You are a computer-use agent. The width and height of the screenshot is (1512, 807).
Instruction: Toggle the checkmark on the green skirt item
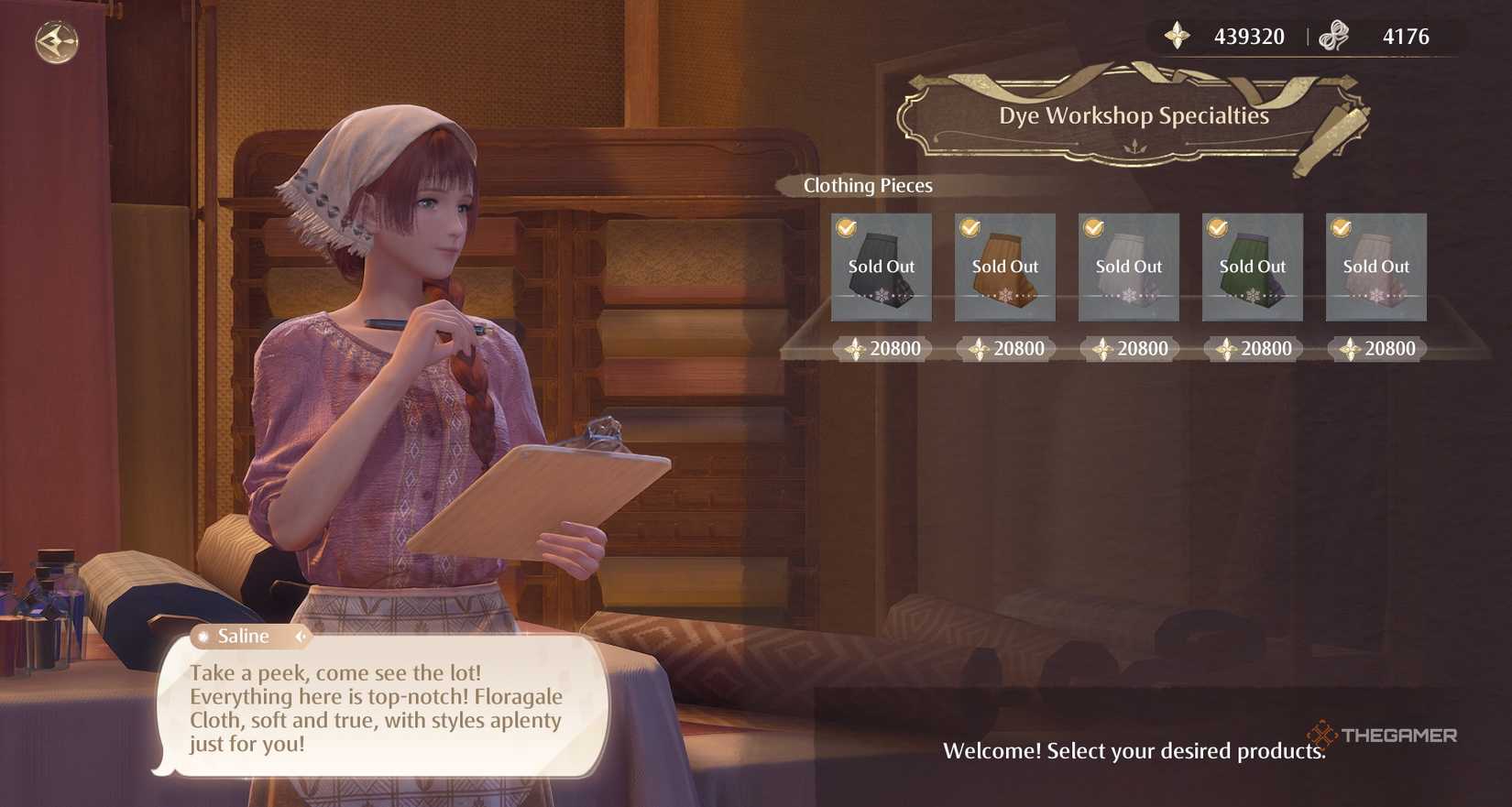(x=1215, y=226)
